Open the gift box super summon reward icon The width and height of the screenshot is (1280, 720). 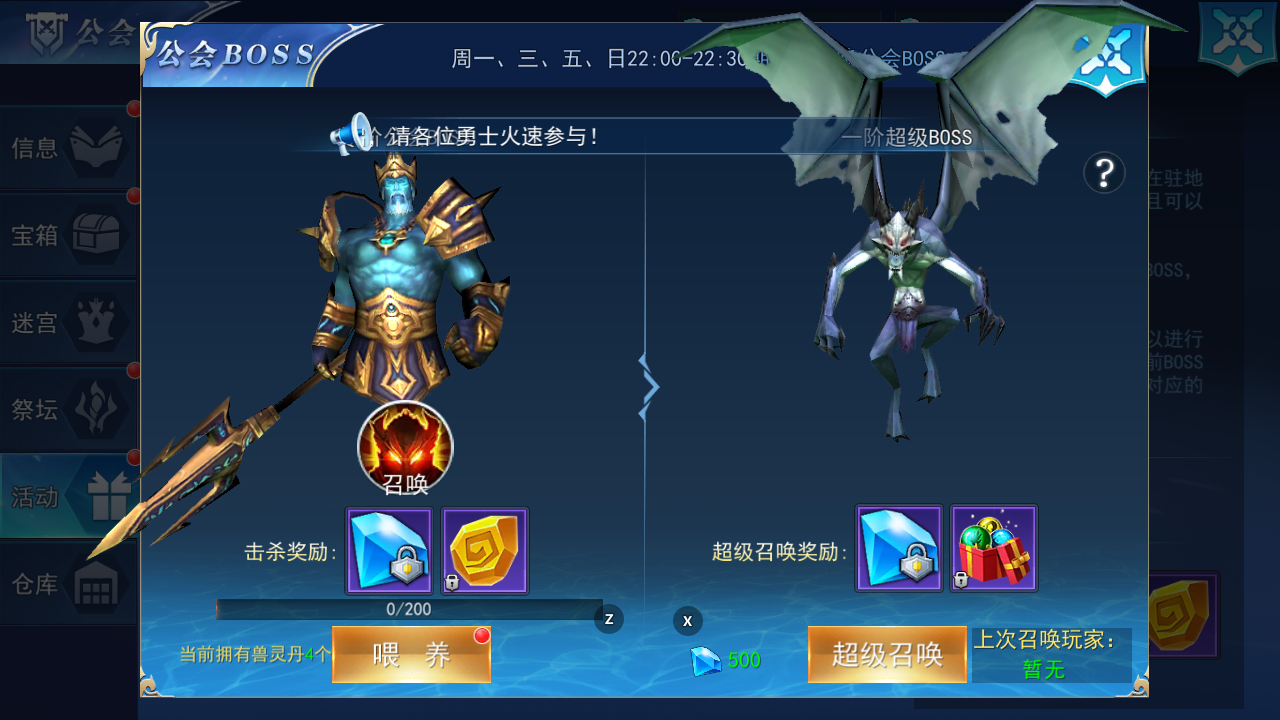pyautogui.click(x=994, y=548)
